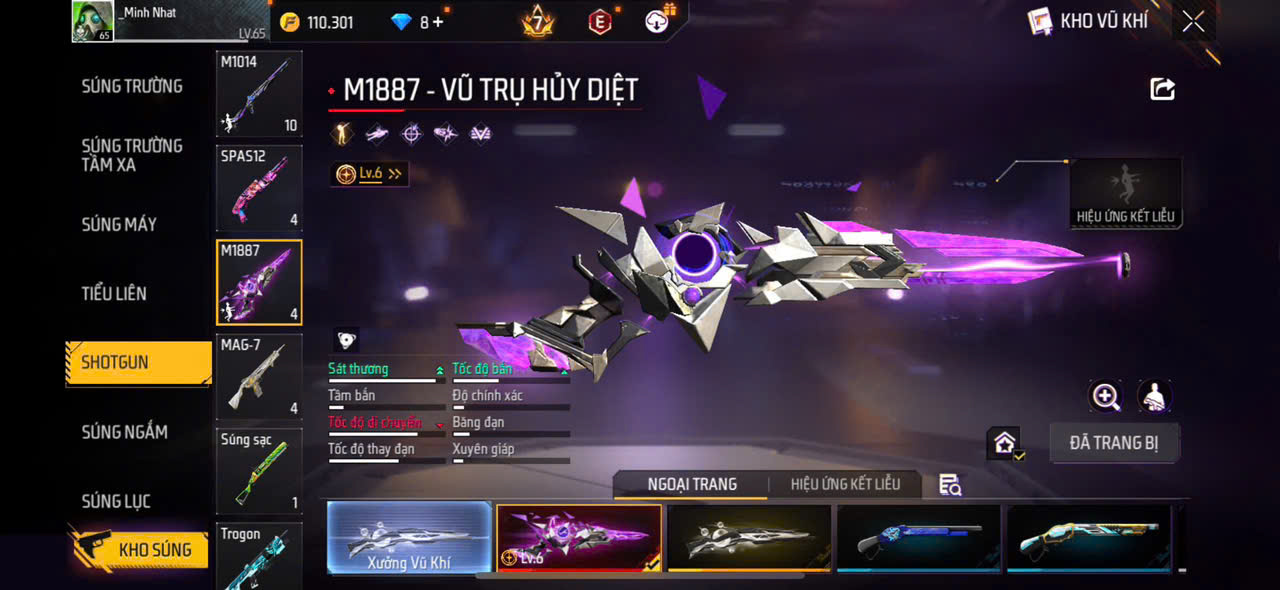Add diamonds with the plus button
1280x590 pixels.
pyautogui.click(x=437, y=22)
